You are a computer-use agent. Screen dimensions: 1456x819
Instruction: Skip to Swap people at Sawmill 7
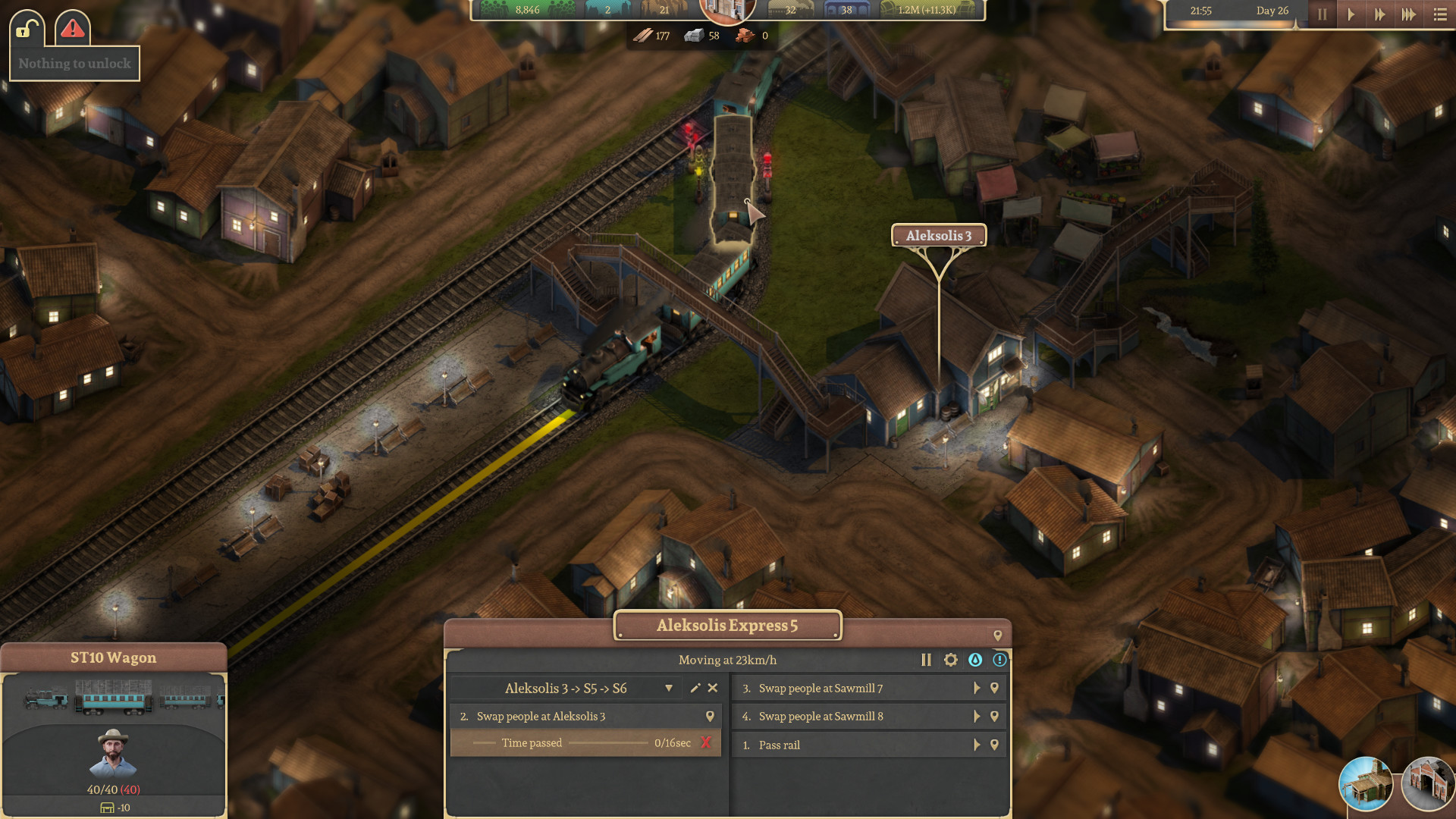pos(977,689)
